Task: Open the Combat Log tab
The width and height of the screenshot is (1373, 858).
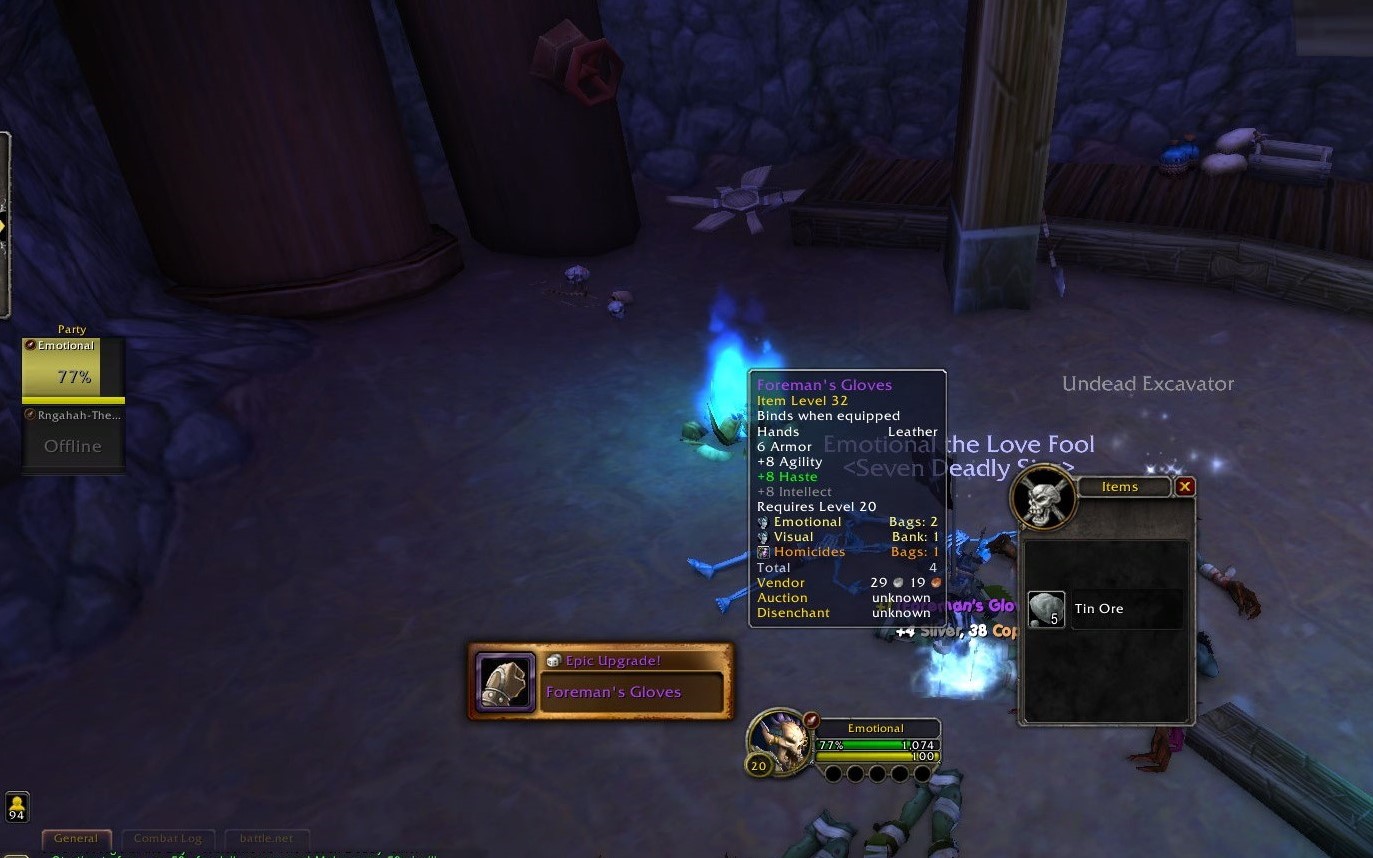Action: (x=168, y=838)
